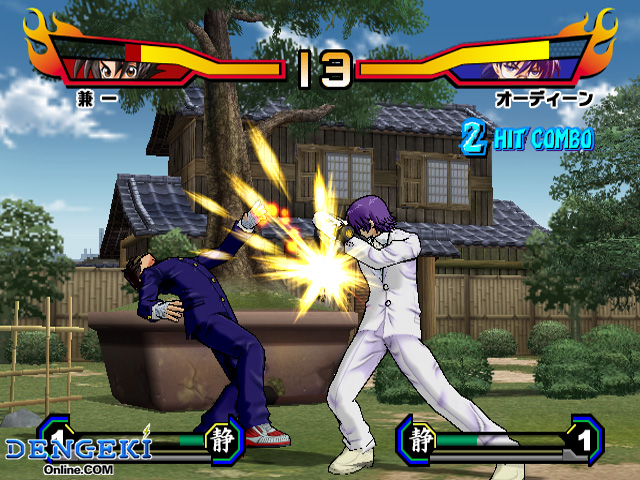Open the DENGEKI Online.COM watermark logo
The image size is (640, 480).
(78, 450)
